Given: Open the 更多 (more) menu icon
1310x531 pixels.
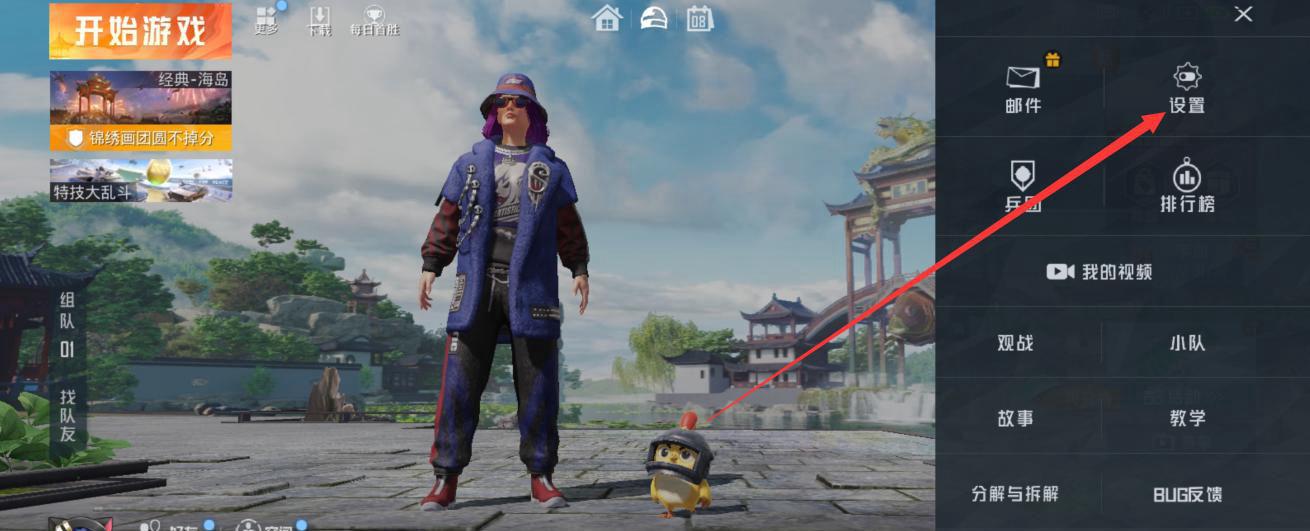Looking at the screenshot, I should point(266,20).
